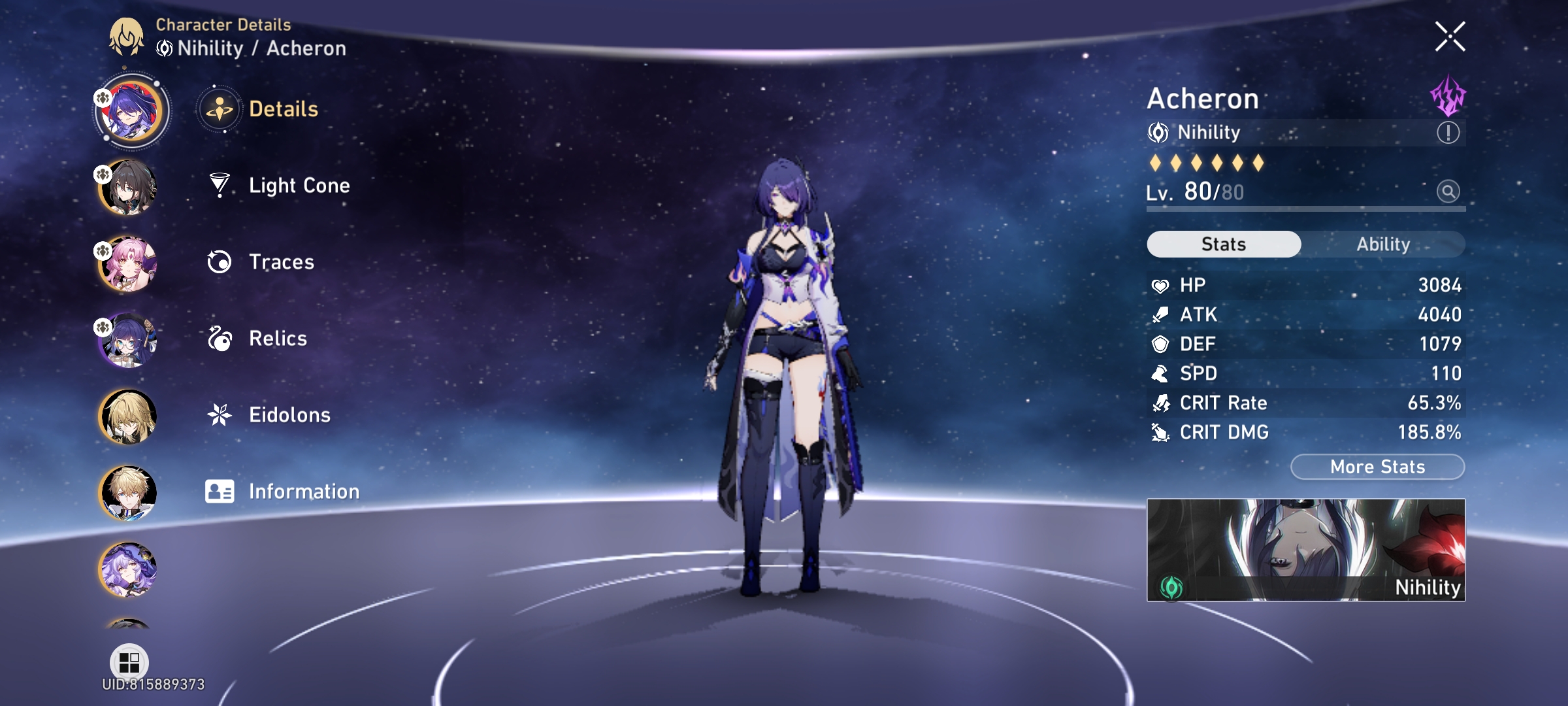Click the Nihility path icon under Acheron
1568x706 pixels.
click(x=1160, y=133)
